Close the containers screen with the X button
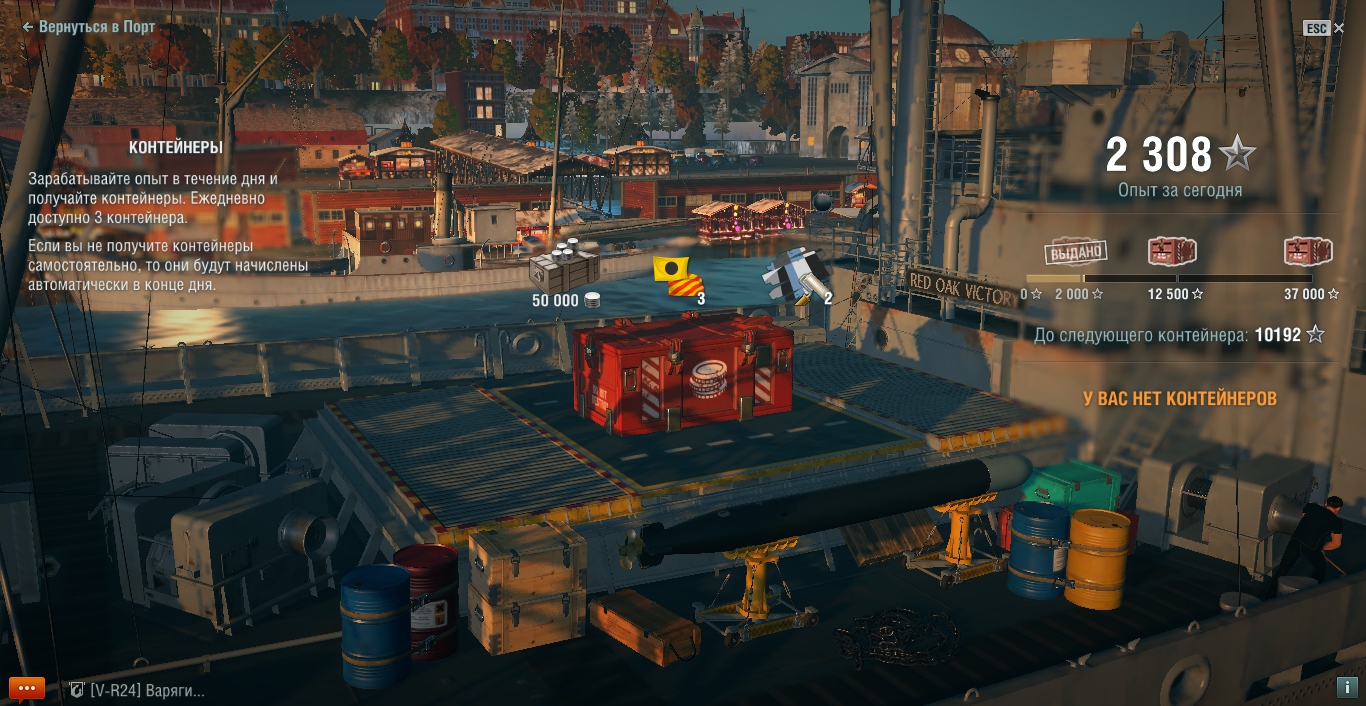Image resolution: width=1366 pixels, height=706 pixels. (x=1339, y=28)
